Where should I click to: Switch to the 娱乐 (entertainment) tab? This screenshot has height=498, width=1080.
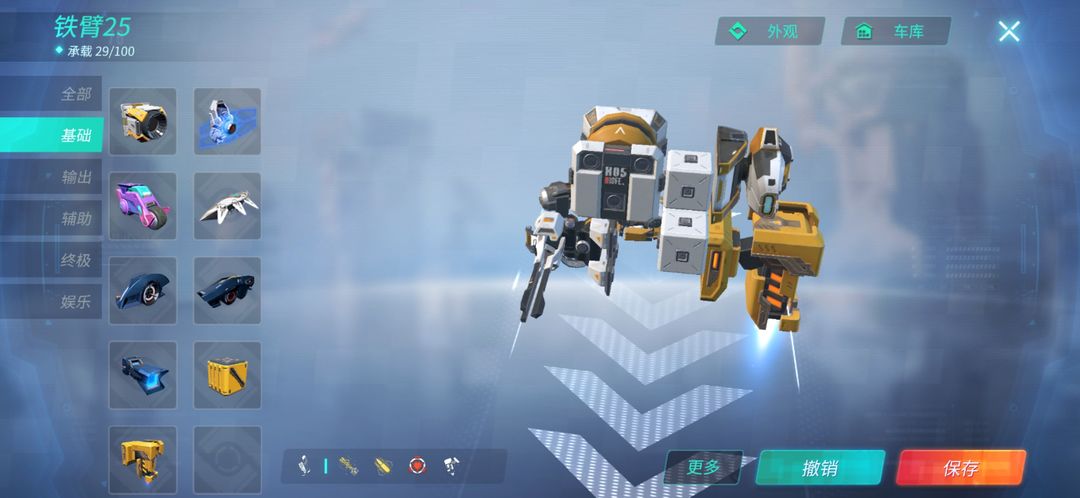tap(75, 301)
